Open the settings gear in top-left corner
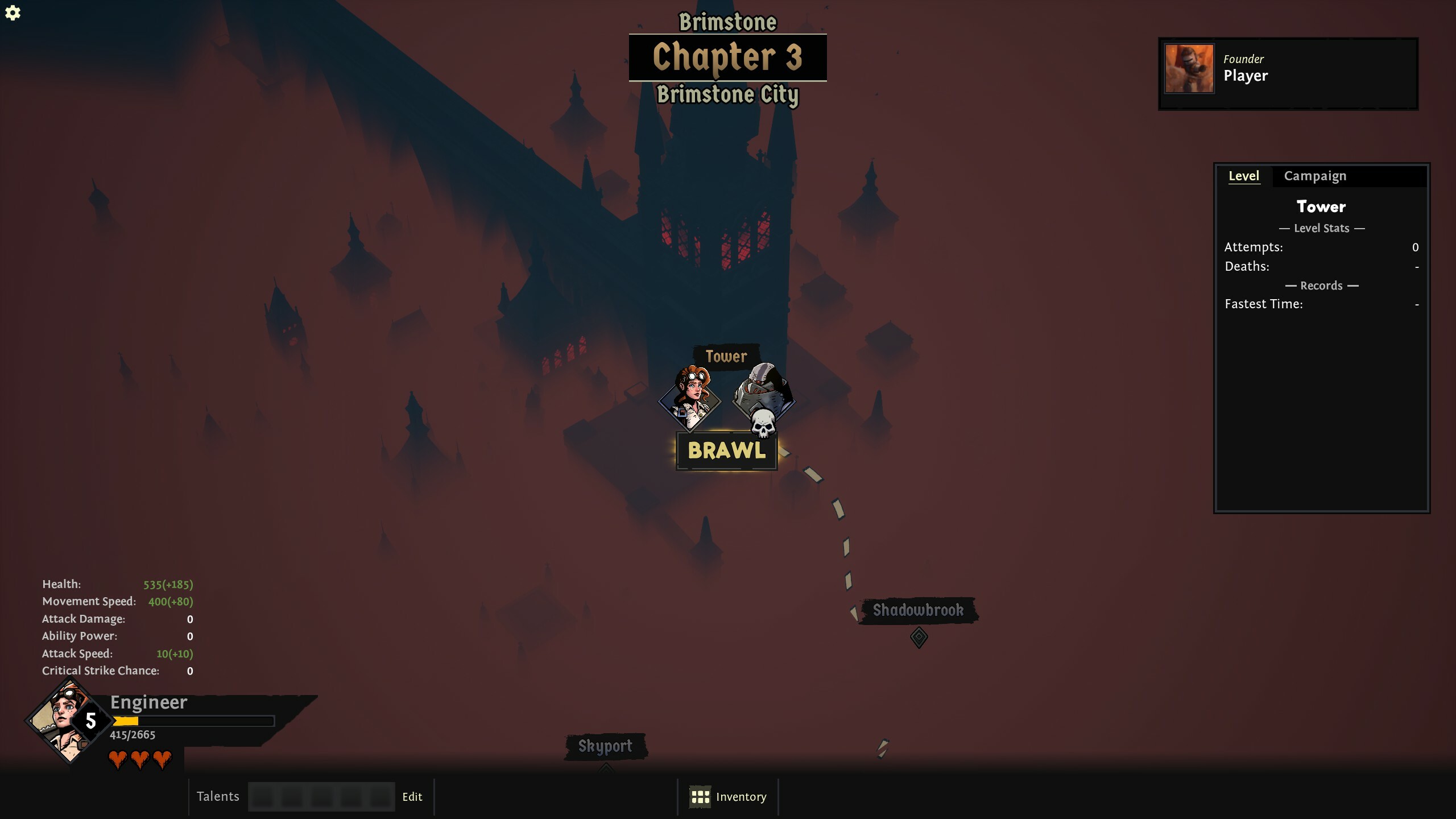 13,13
